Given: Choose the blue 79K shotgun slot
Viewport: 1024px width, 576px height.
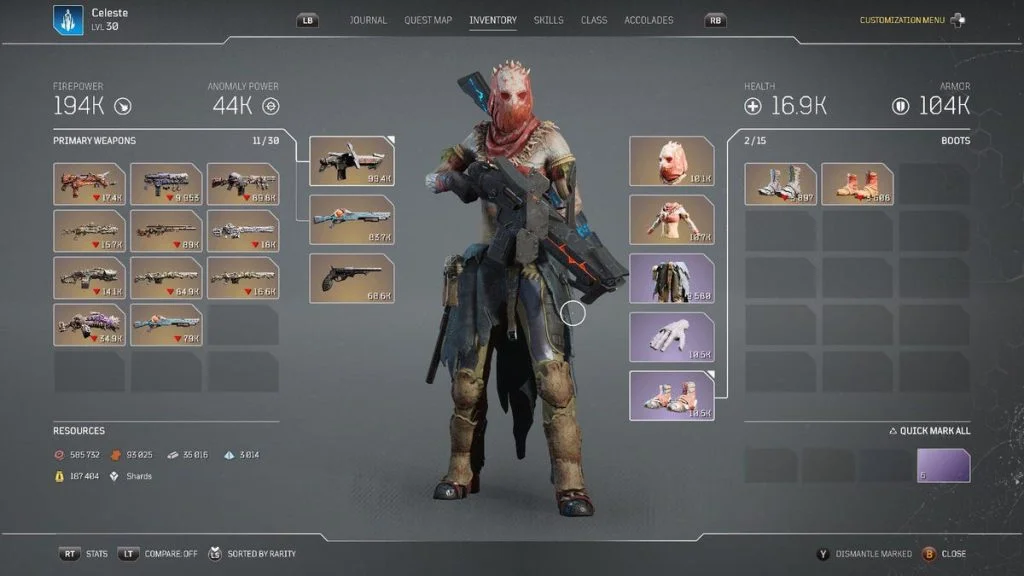Looking at the screenshot, I should pyautogui.click(x=167, y=325).
